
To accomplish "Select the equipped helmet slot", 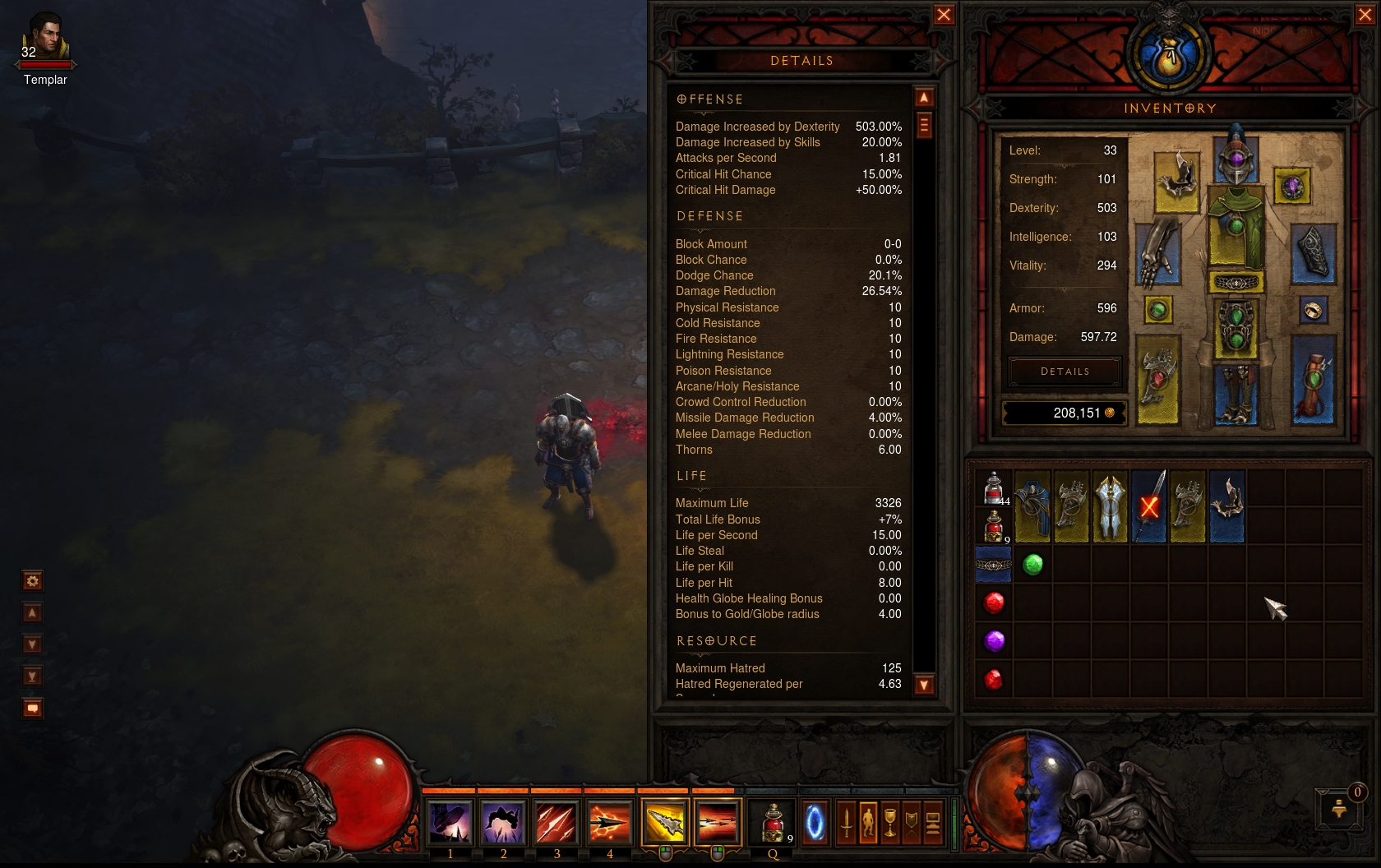I will coord(1236,156).
